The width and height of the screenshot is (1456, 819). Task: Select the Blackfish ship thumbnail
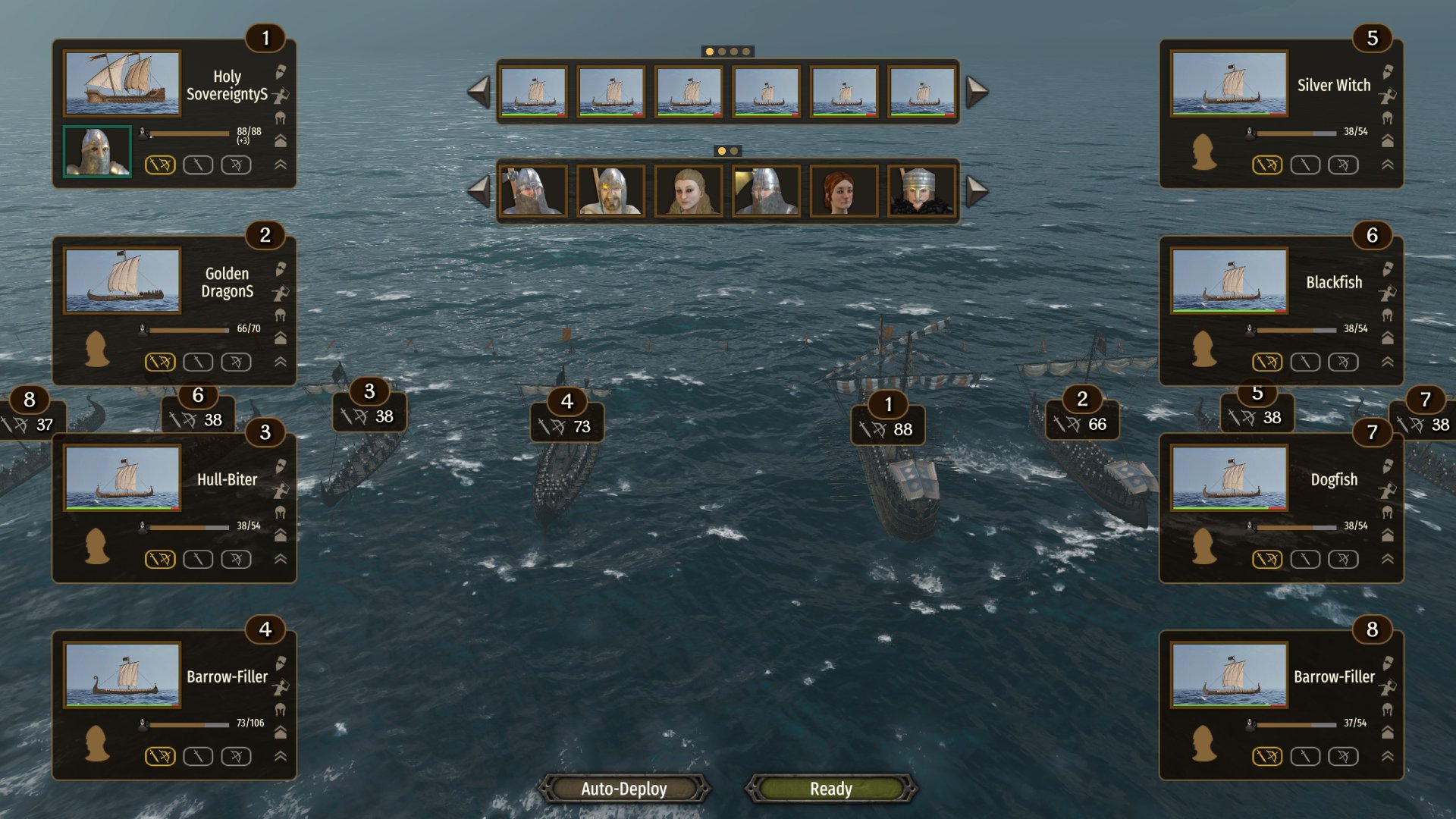point(1229,280)
